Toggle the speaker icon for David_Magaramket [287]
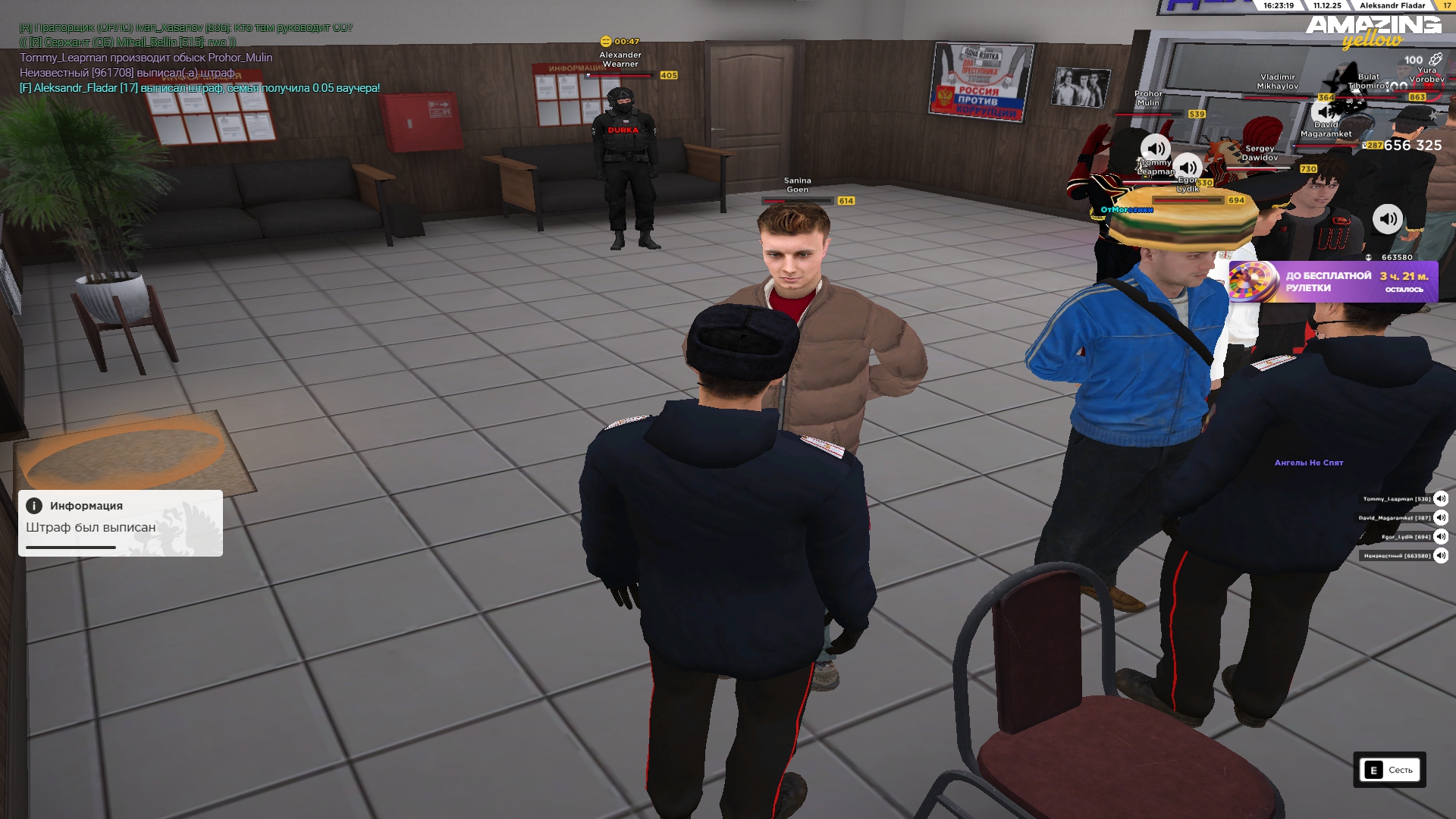Image resolution: width=1456 pixels, height=819 pixels. point(1440,518)
